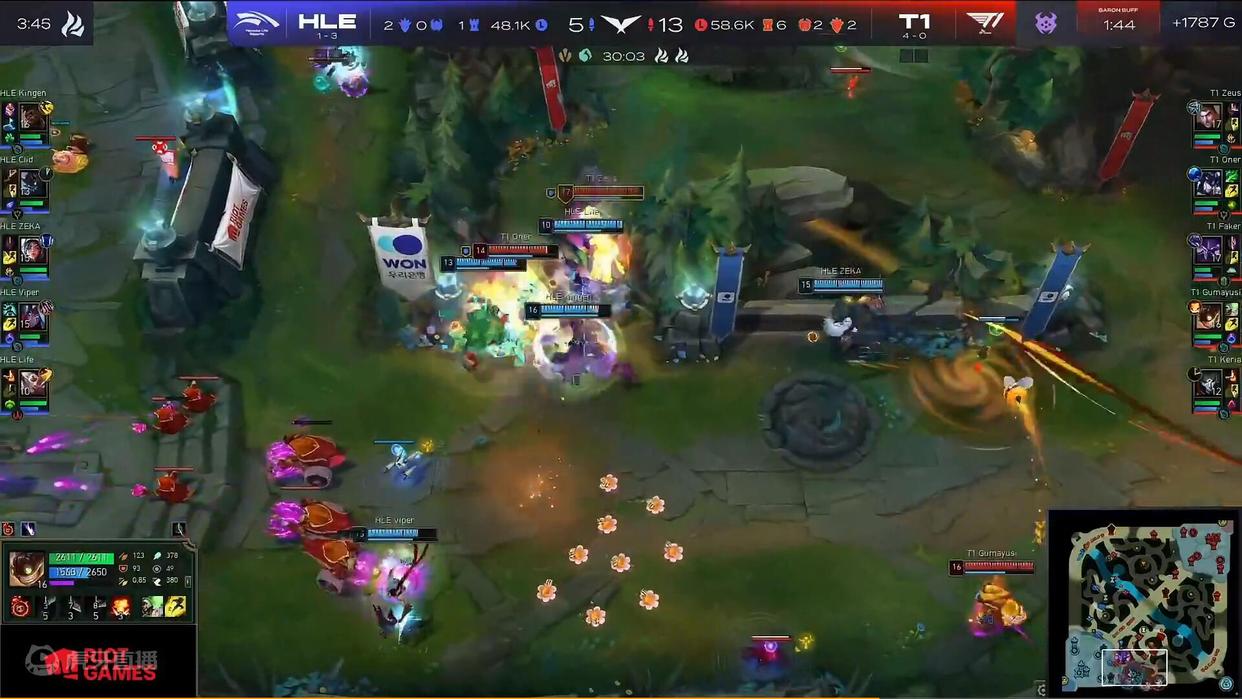The image size is (1242, 699).
Task: Select T1 Faker's champion portrait
Action: pyautogui.click(x=1209, y=250)
